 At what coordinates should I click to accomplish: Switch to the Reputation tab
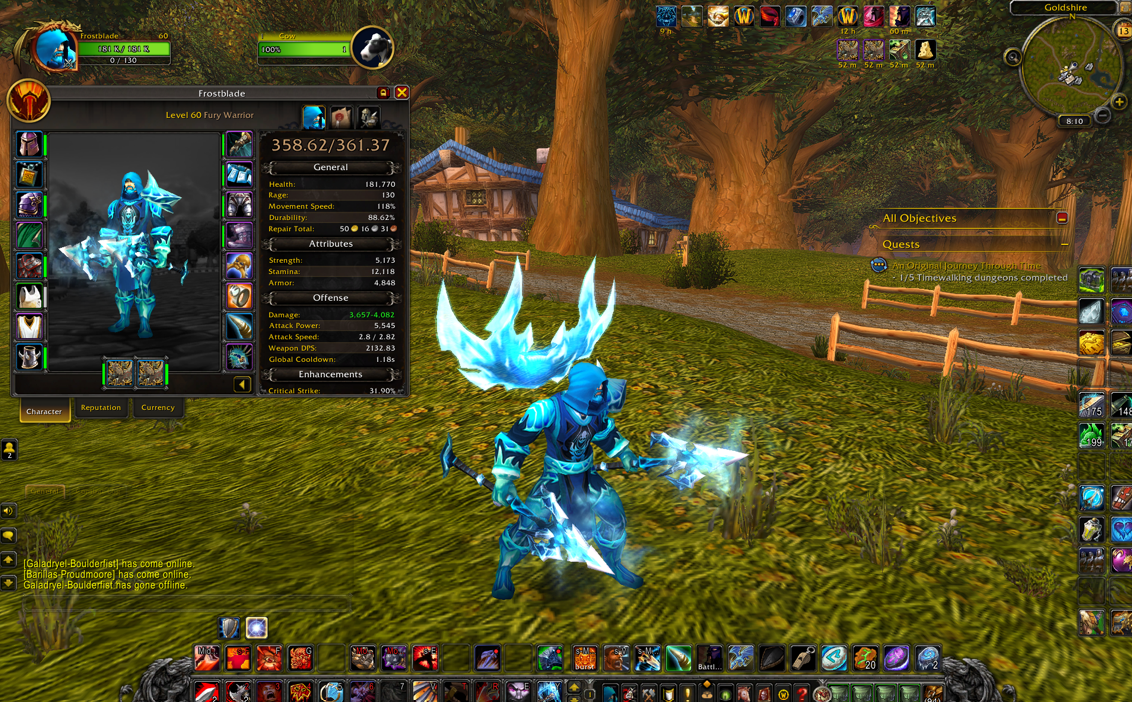[101, 408]
